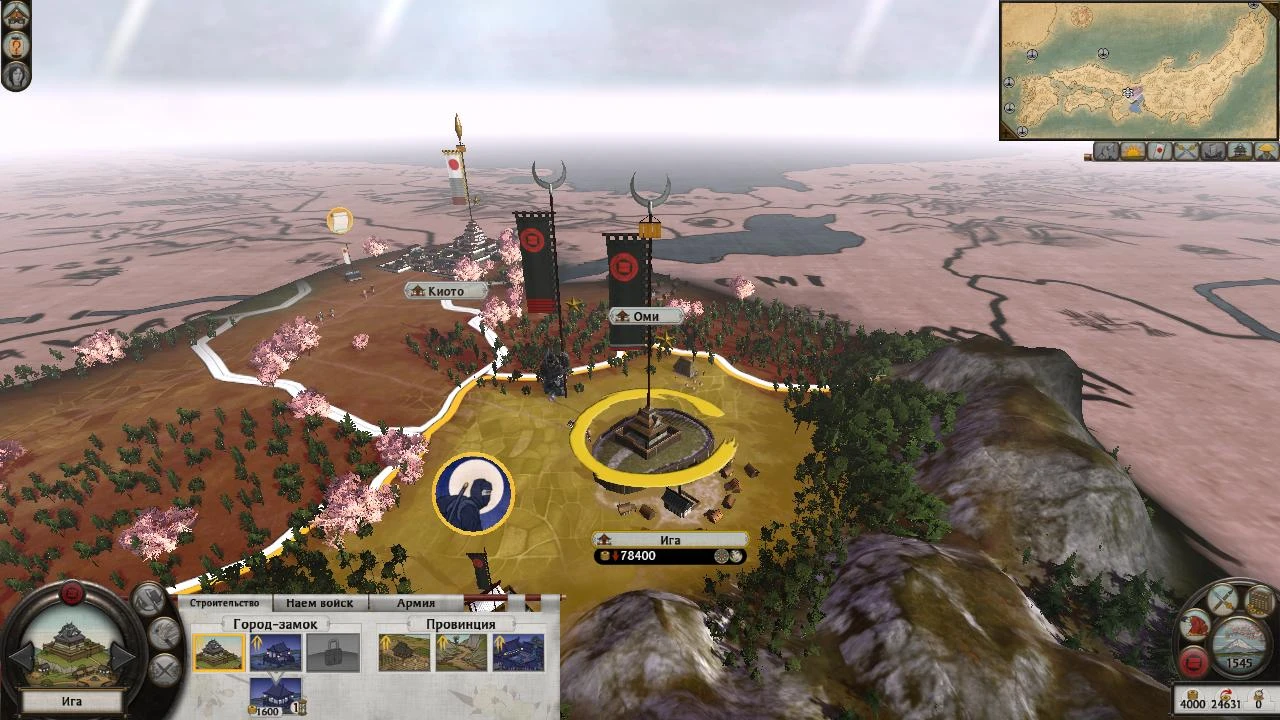The height and width of the screenshot is (720, 1280).
Task: Select the highlighted castle-town upgrade thumbnail
Action: (221, 651)
